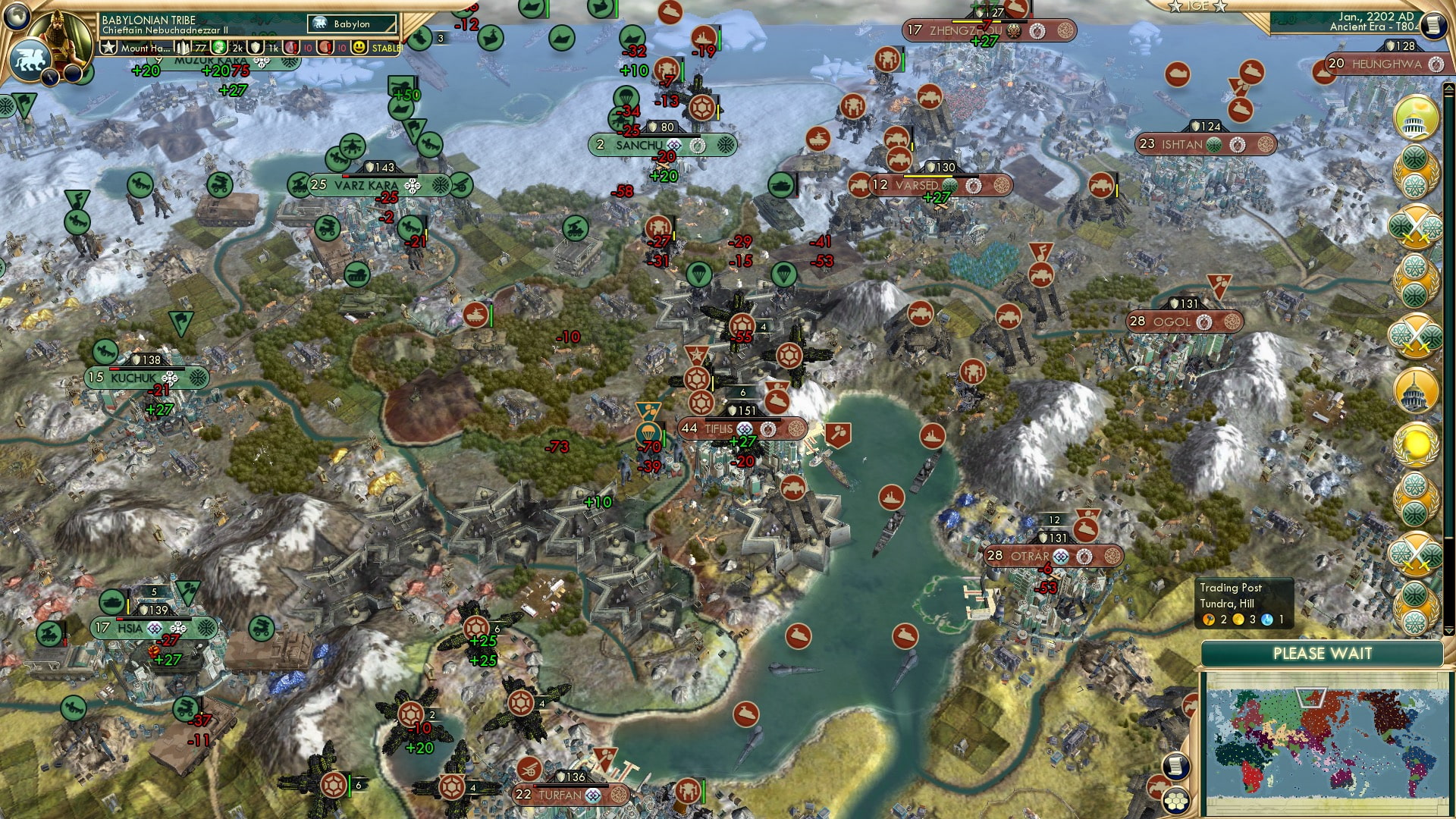Select the BABYLONIAN TRIBE title bar
Screen dimensions: 1456x819
pyautogui.click(x=149, y=20)
